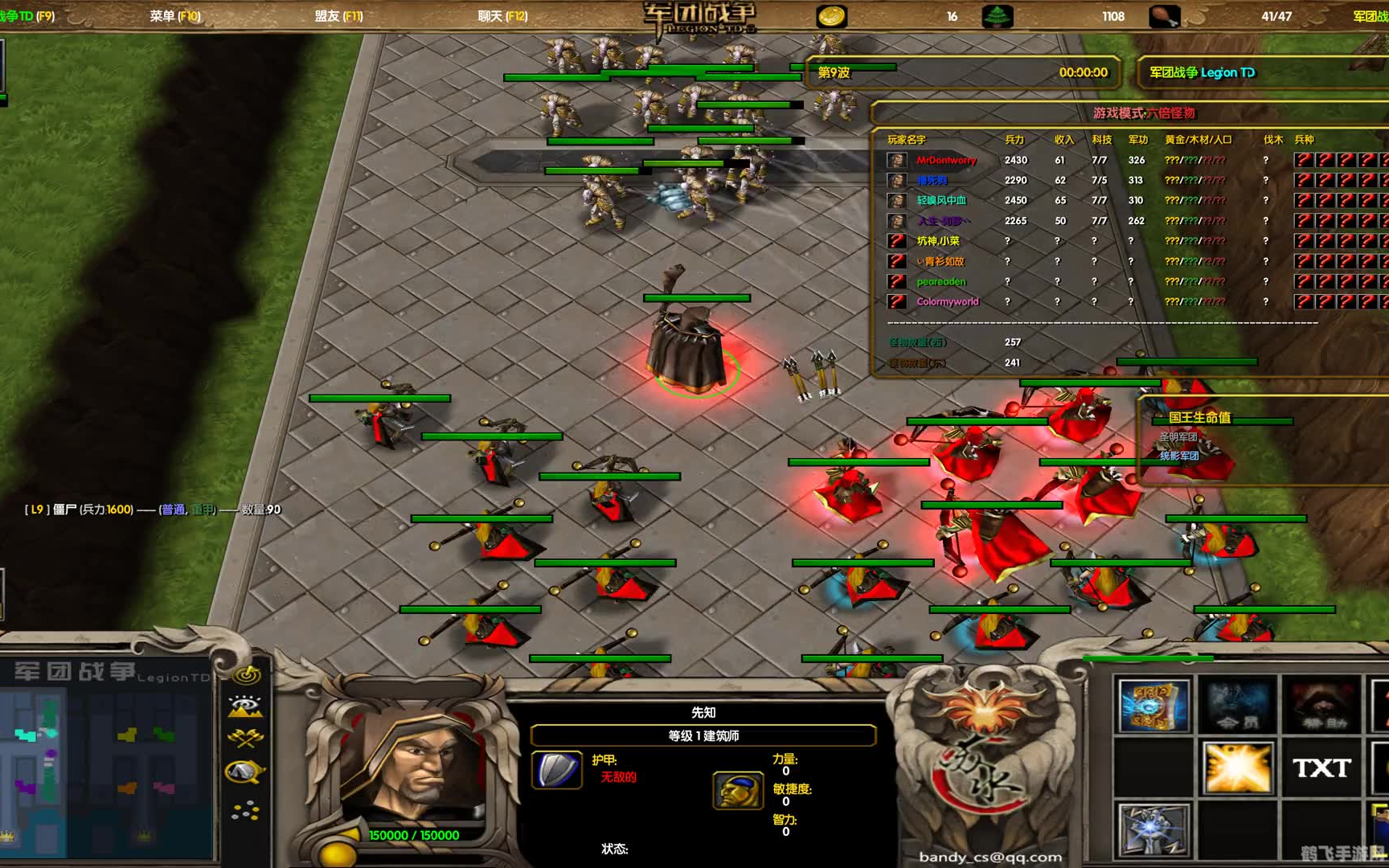Activate the minimap signal ping button
1389x868 pixels.
246,675
